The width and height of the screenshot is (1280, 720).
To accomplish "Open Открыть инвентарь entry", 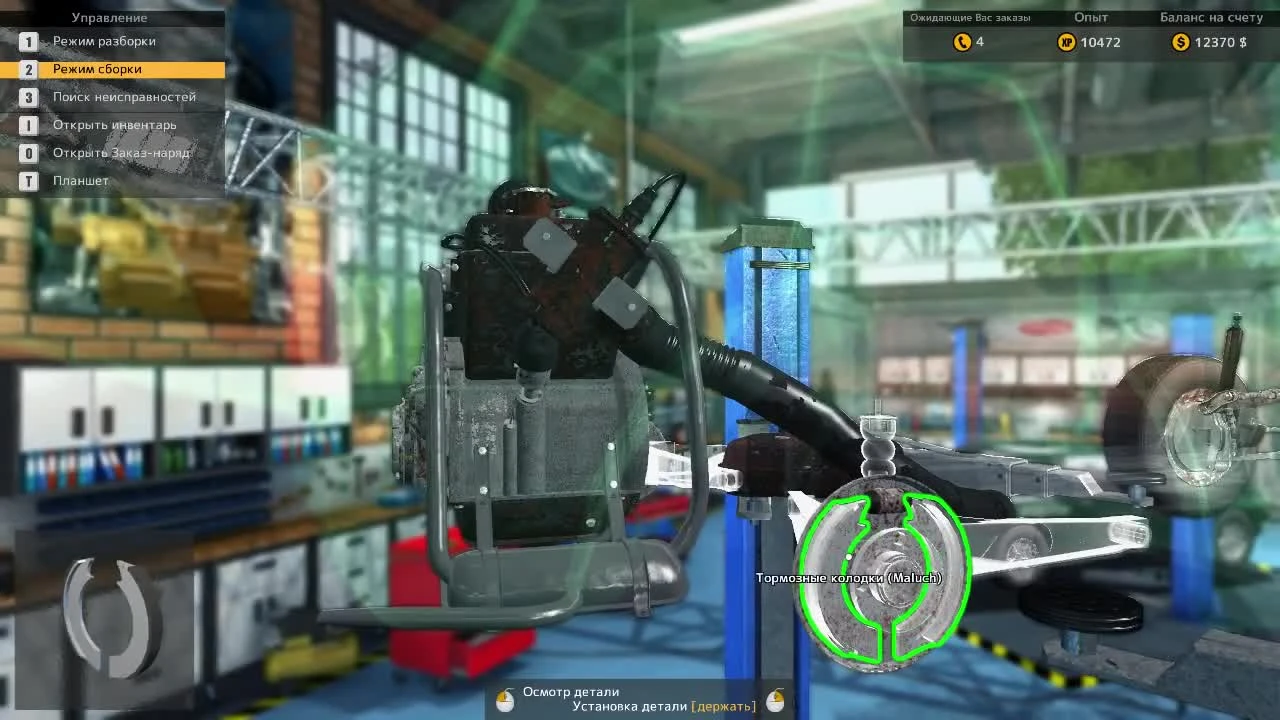I will pyautogui.click(x=116, y=125).
